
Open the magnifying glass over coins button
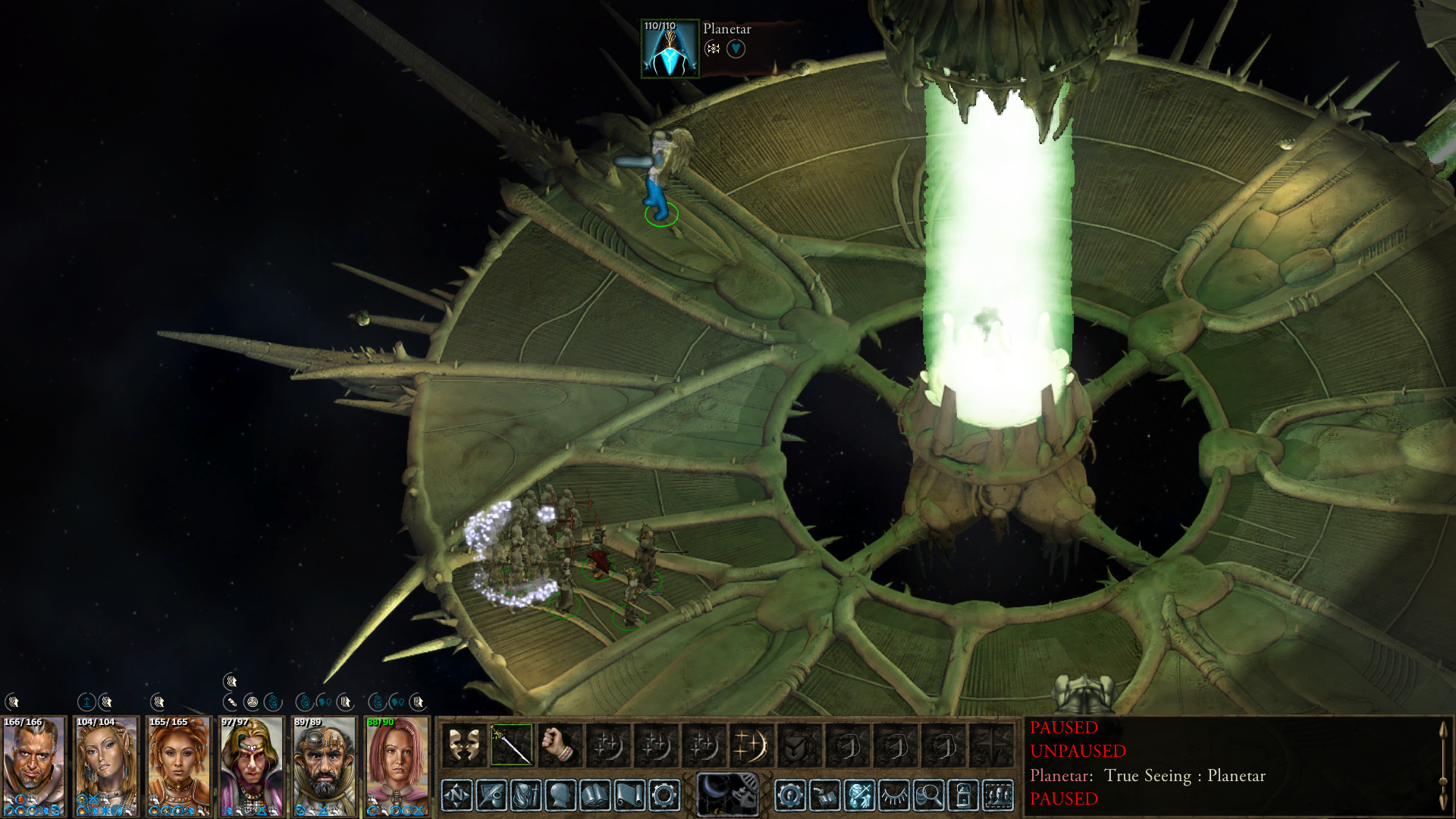pyautogui.click(x=929, y=795)
